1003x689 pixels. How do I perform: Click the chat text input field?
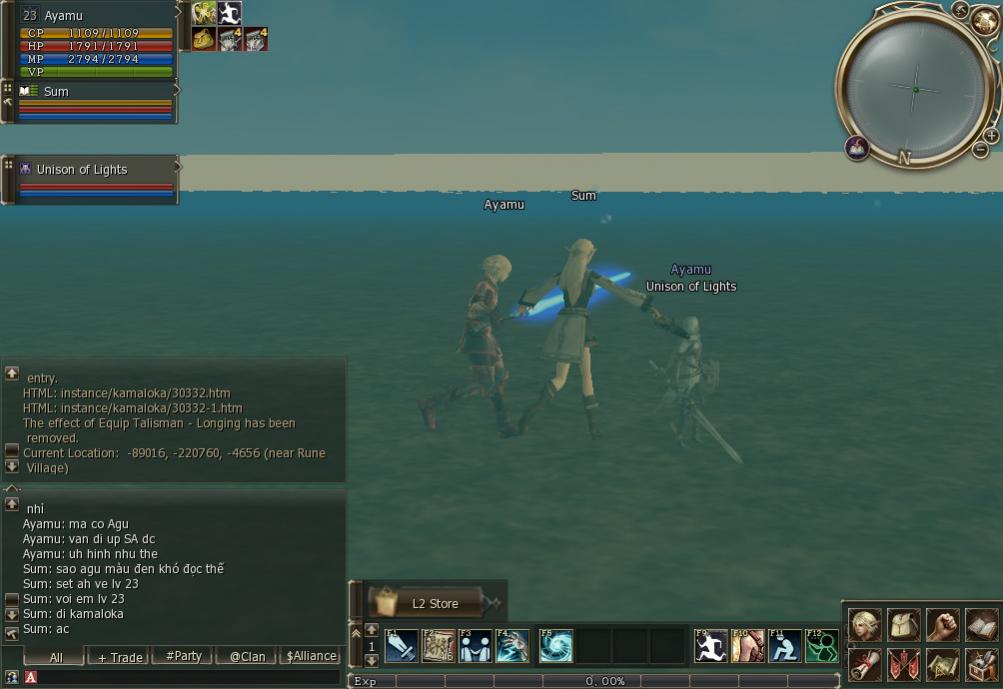pos(190,677)
